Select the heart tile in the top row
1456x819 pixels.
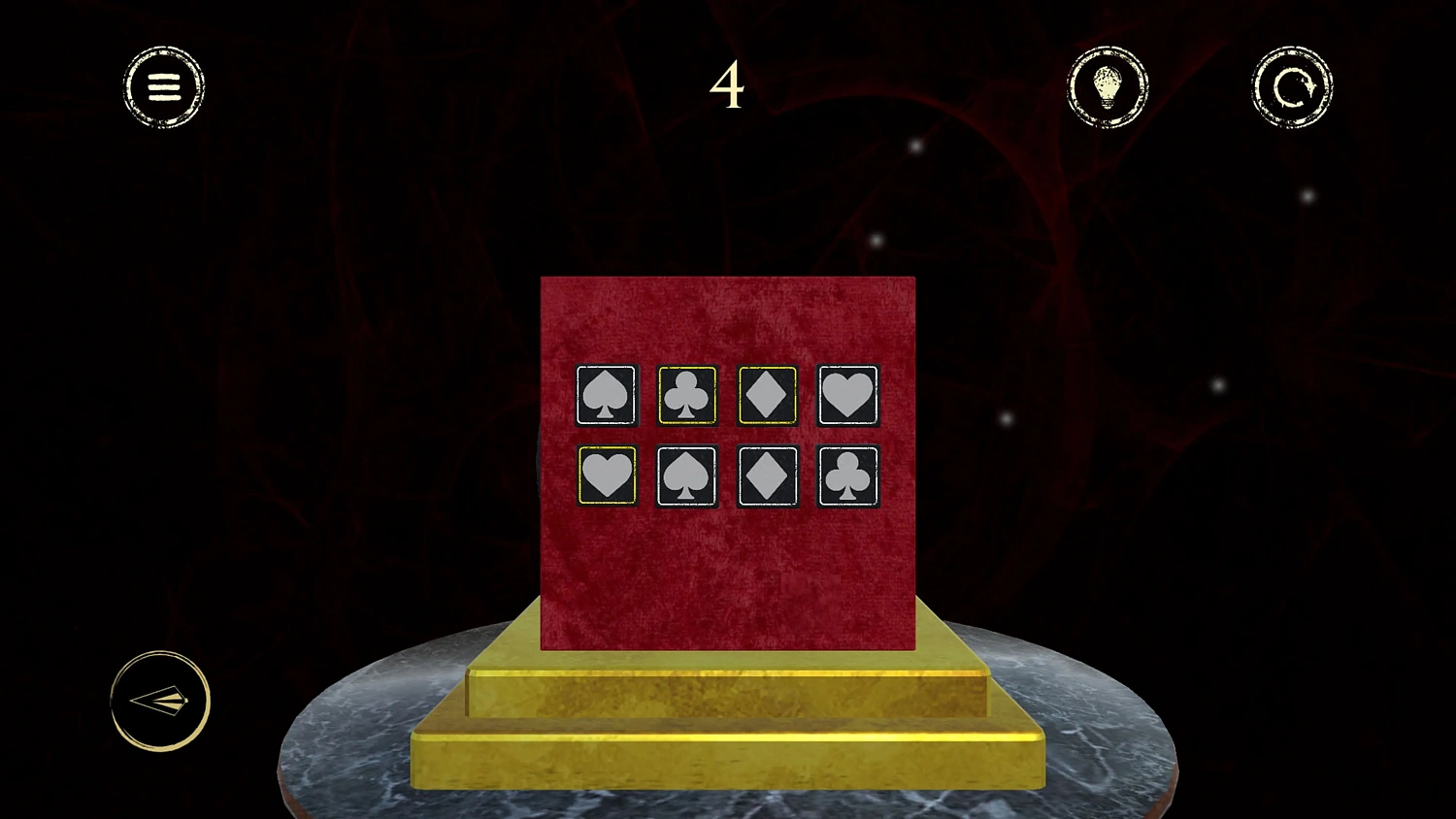[x=847, y=395]
